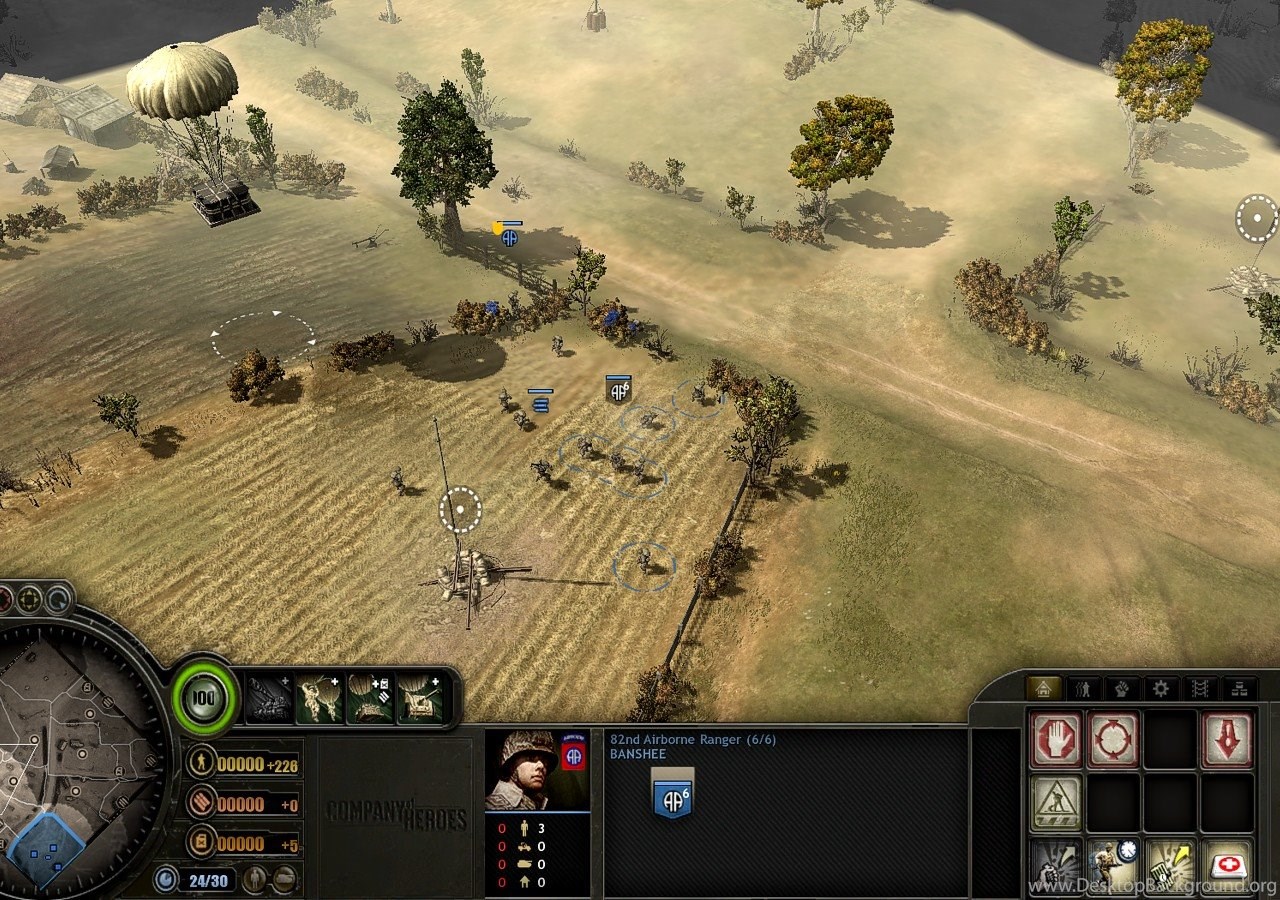Activate the supply crate airdrop ability
The width and height of the screenshot is (1280, 900).
(370, 697)
